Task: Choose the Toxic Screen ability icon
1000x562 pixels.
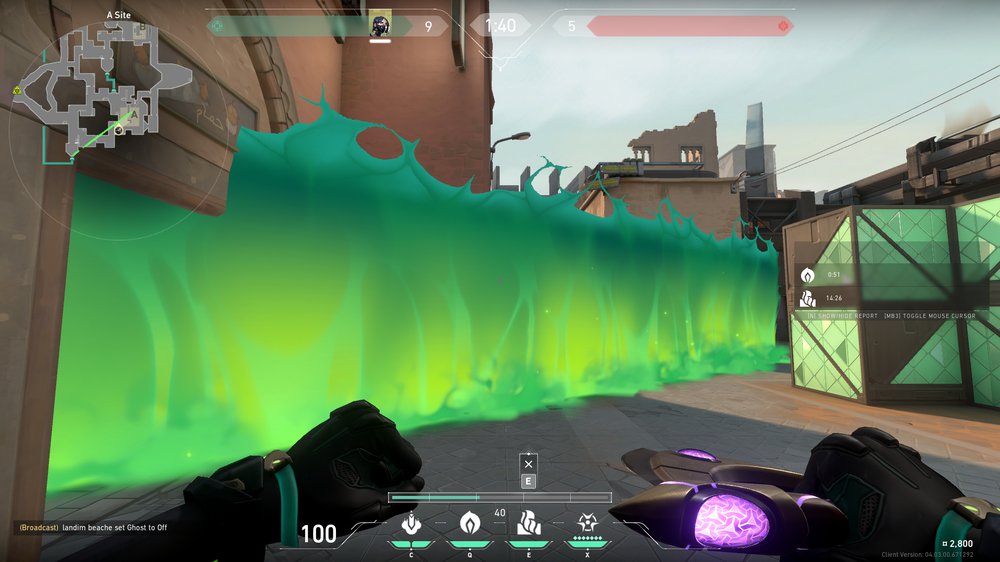Action: [x=527, y=523]
